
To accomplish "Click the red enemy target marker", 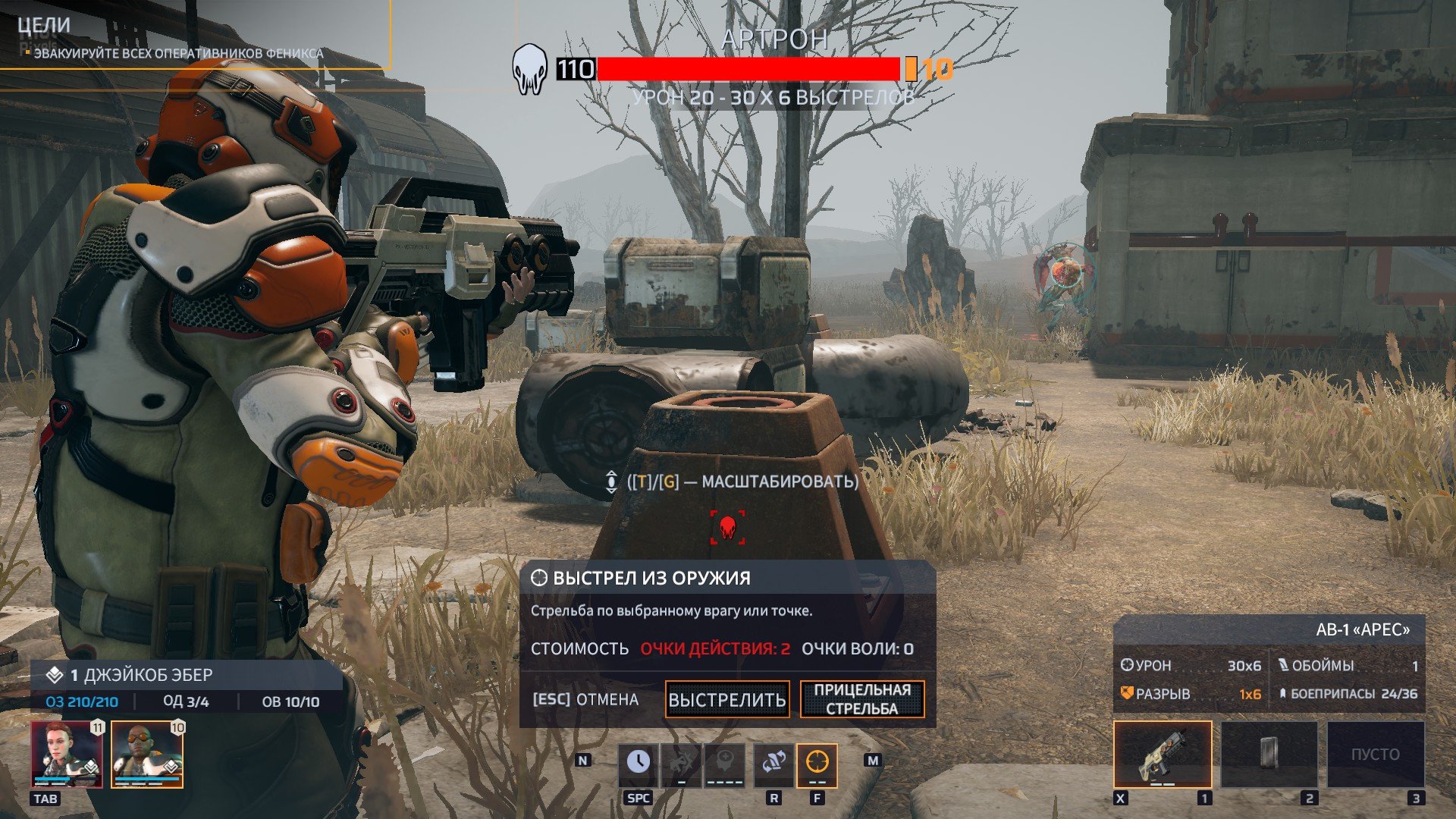I will tap(727, 527).
